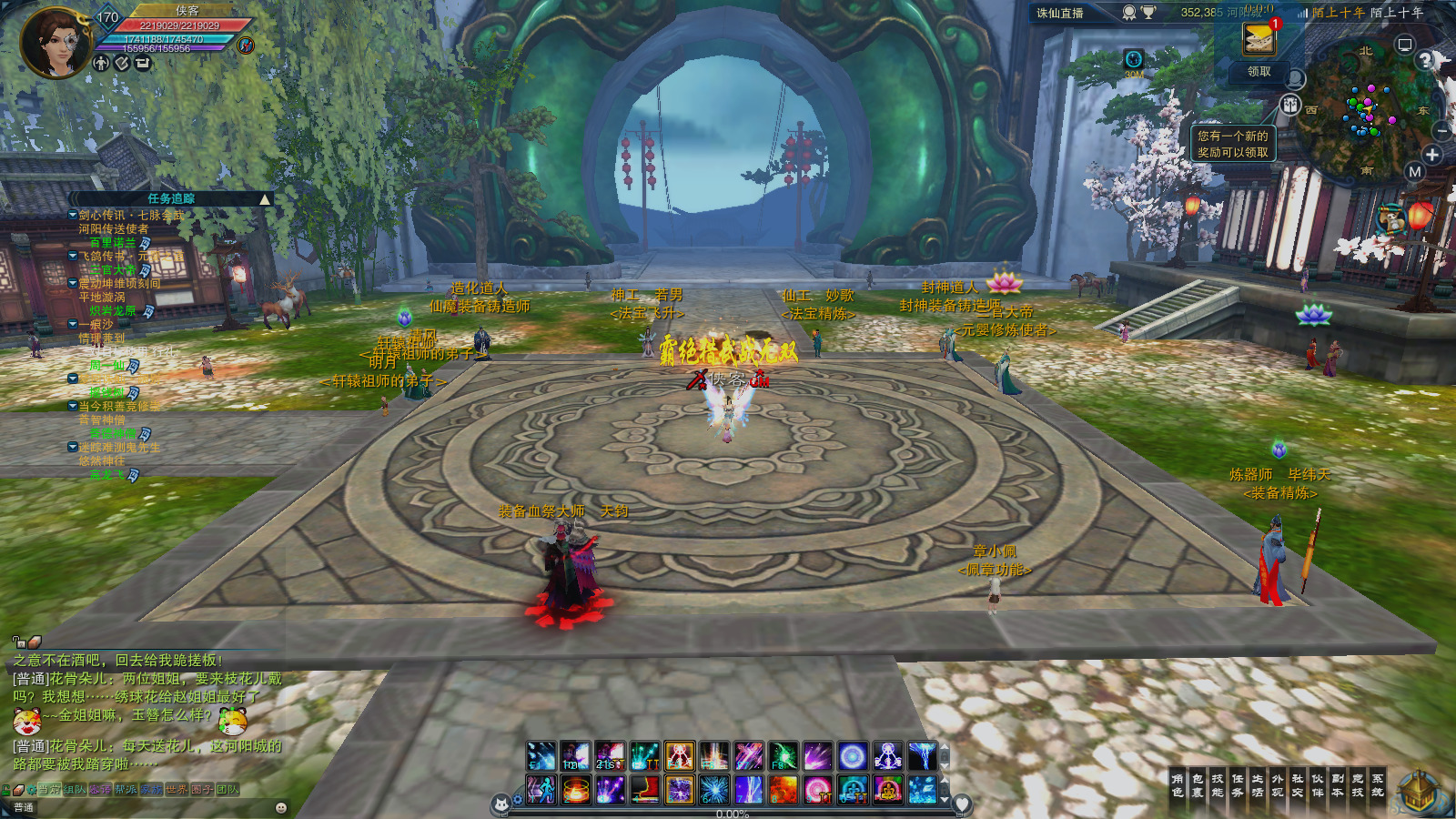Viewport: 1456px width, 819px height.
Task: Switch chat to the 世界 channel tab
Action: (x=177, y=790)
